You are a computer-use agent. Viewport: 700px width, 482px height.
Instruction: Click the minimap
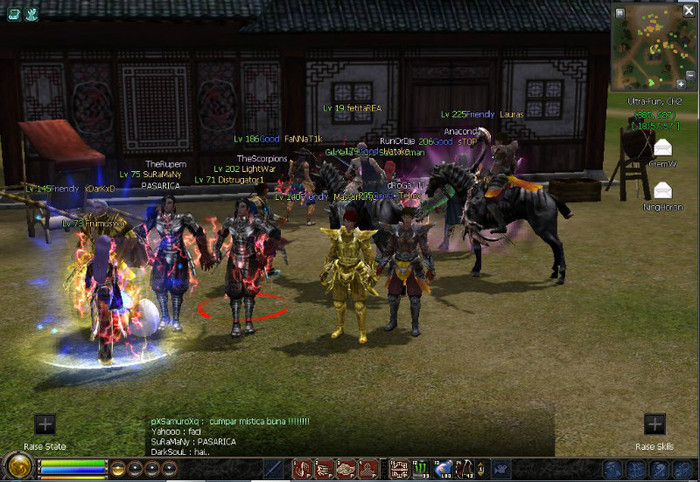click(650, 47)
